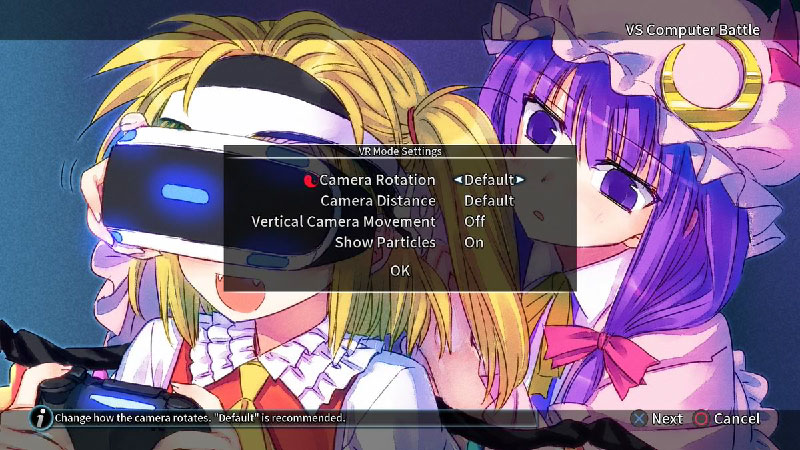Image resolution: width=800 pixels, height=450 pixels.
Task: Select the Camera Distance setting
Action: click(377, 201)
